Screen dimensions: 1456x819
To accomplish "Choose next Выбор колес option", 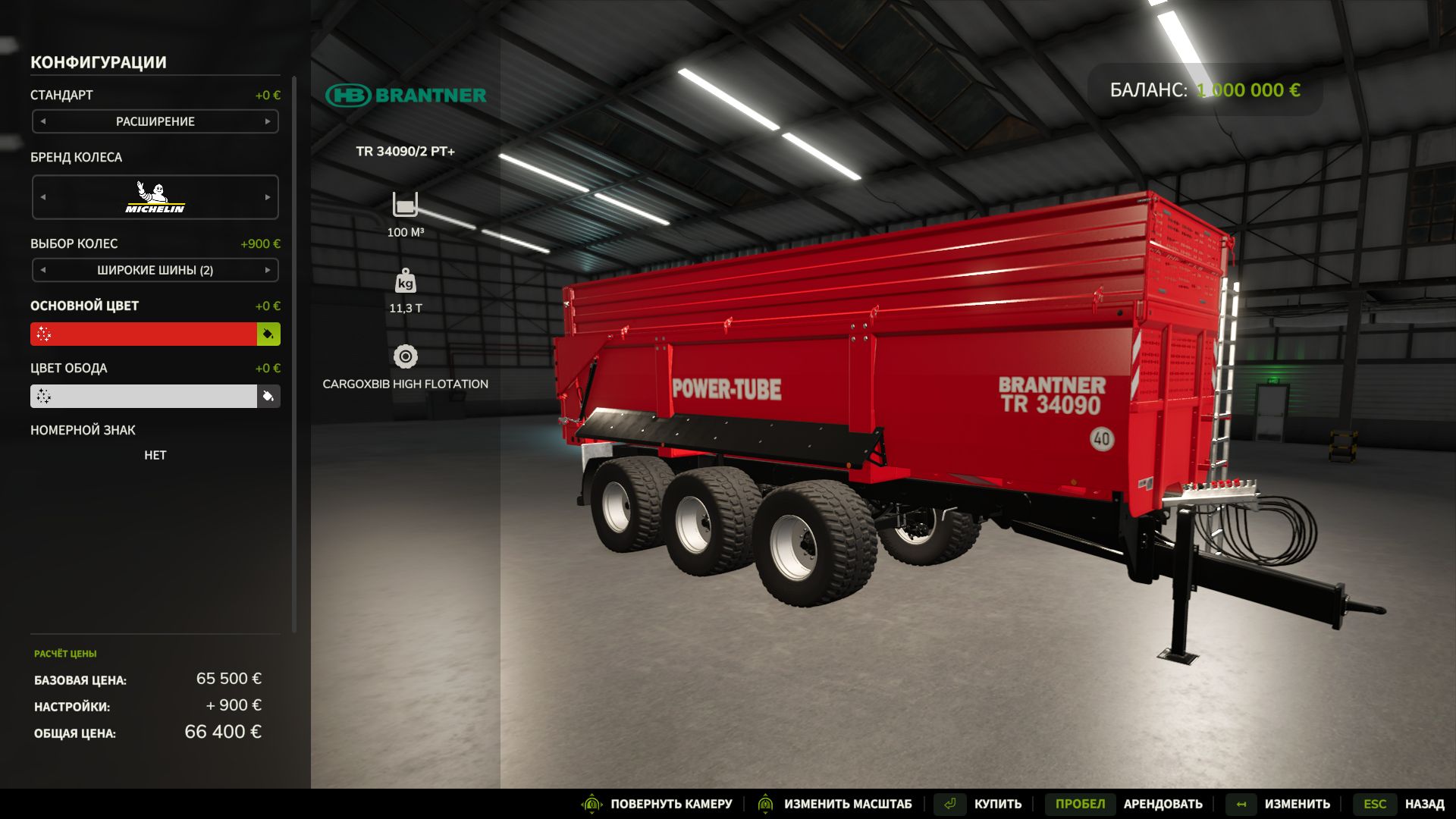I will [x=268, y=270].
